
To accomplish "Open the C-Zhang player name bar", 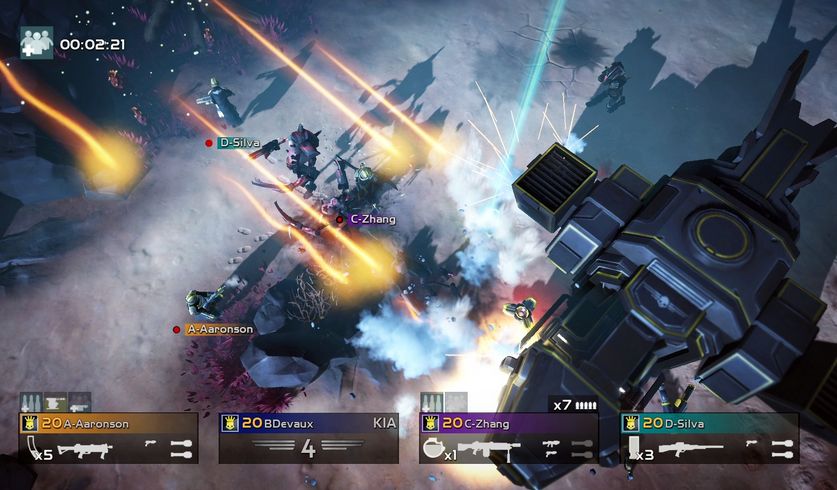I will (x=508, y=423).
